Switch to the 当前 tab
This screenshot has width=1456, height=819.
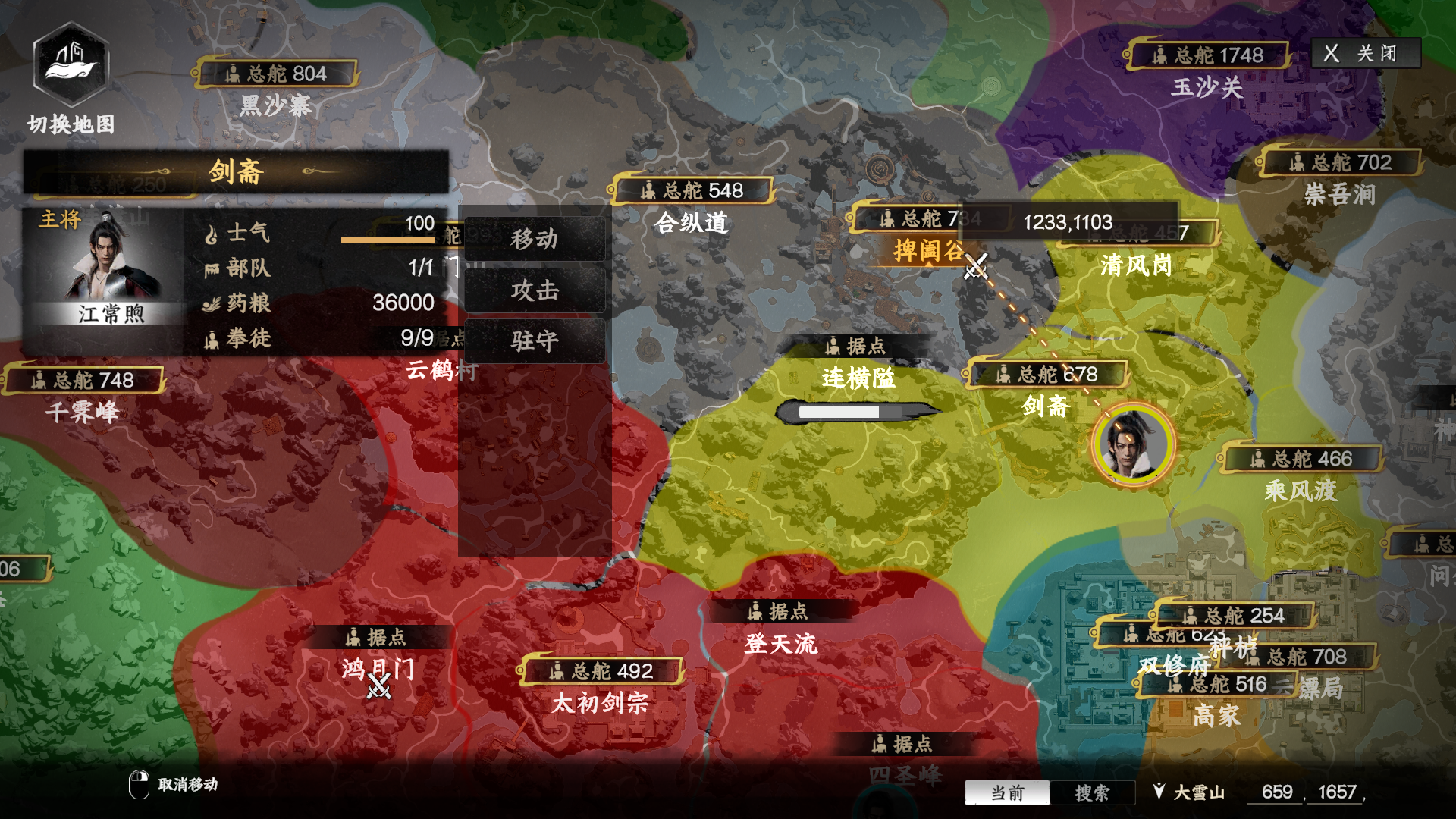(x=1006, y=792)
